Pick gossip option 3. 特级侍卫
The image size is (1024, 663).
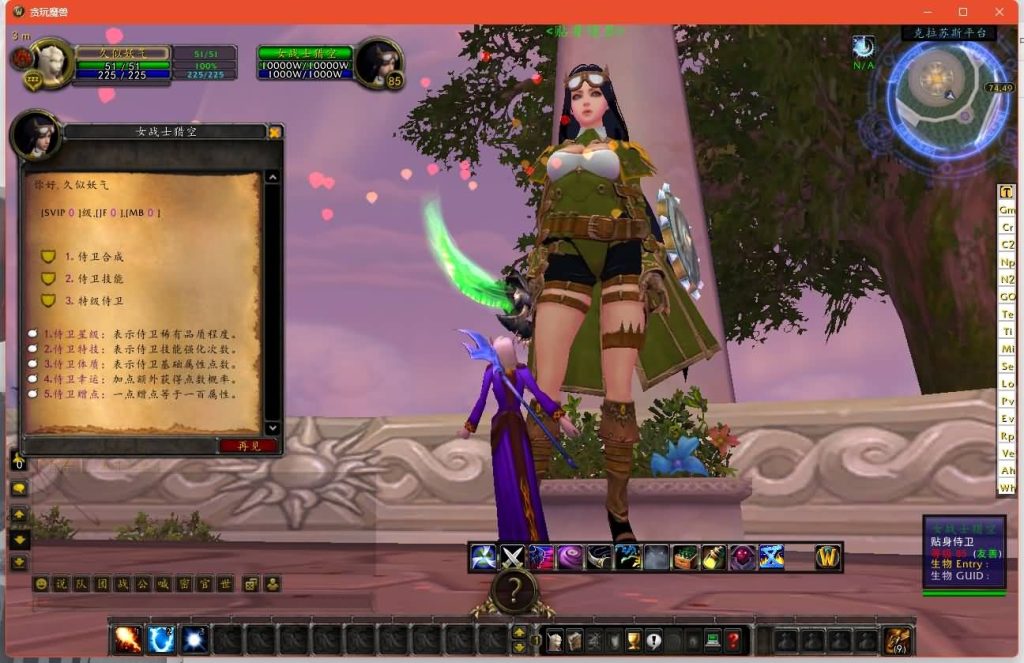(94, 301)
